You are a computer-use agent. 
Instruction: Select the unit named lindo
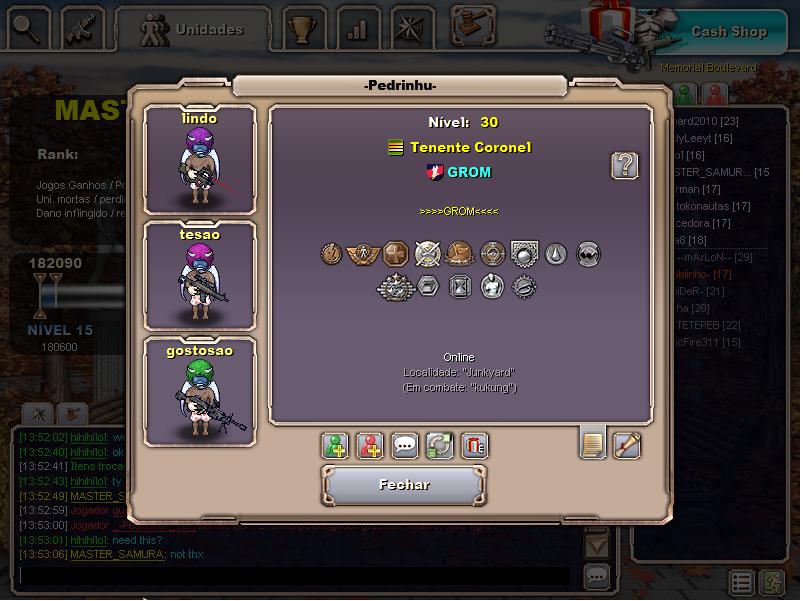point(200,160)
